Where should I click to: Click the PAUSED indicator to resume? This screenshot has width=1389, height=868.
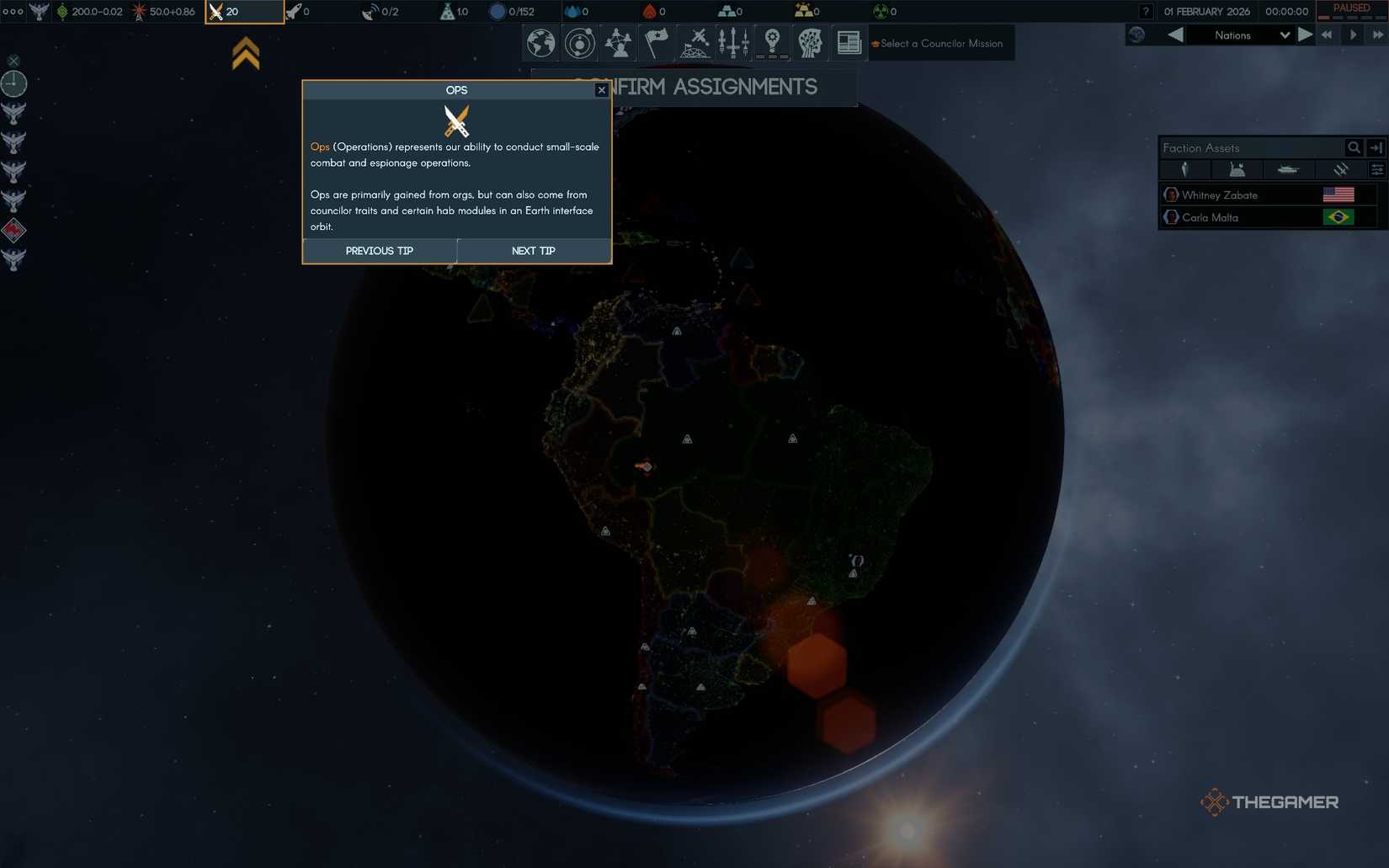pos(1349,8)
